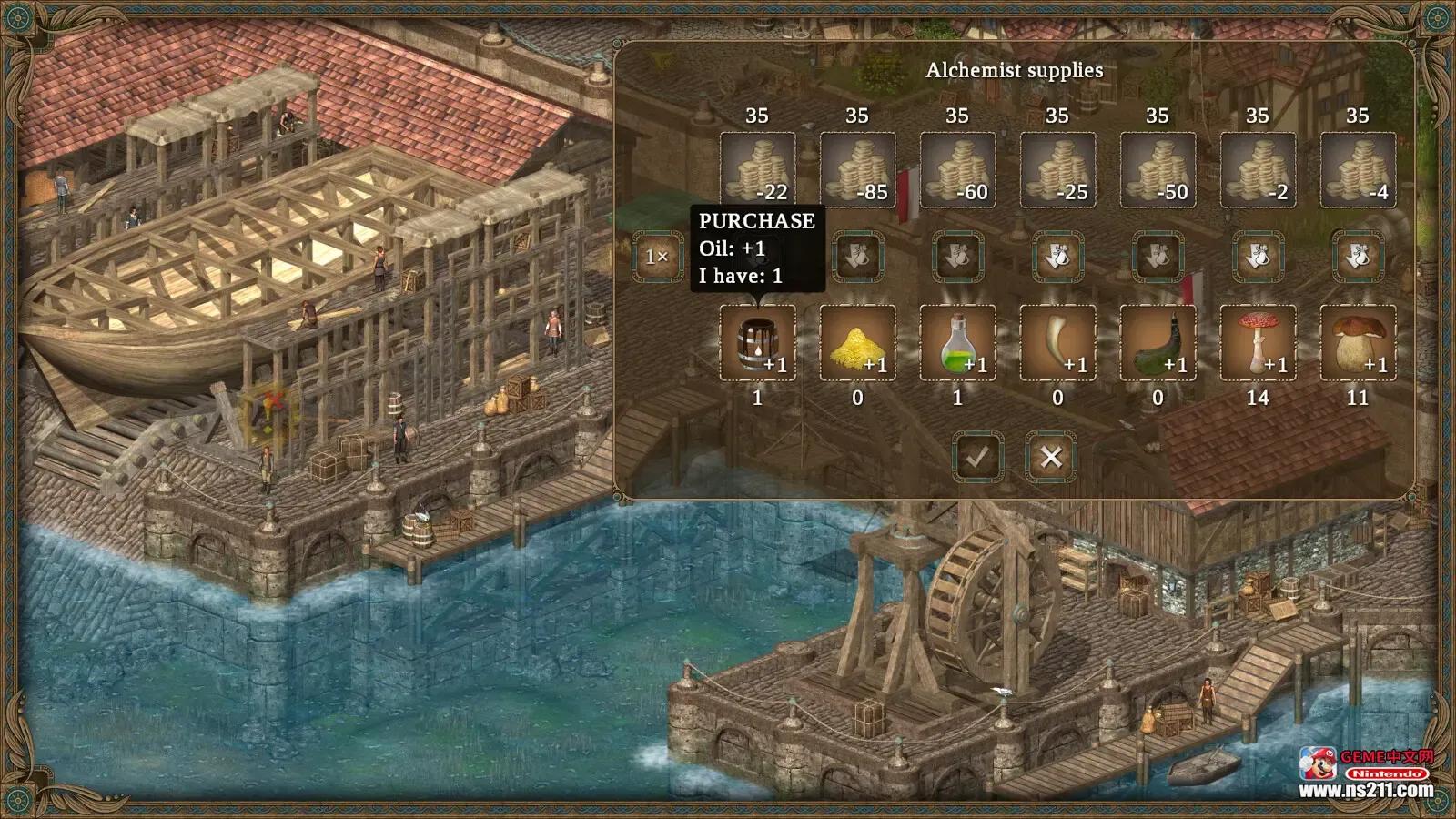Viewport: 1456px width, 819px height.
Task: Select the oil barrel purchase slot
Action: coord(757,342)
